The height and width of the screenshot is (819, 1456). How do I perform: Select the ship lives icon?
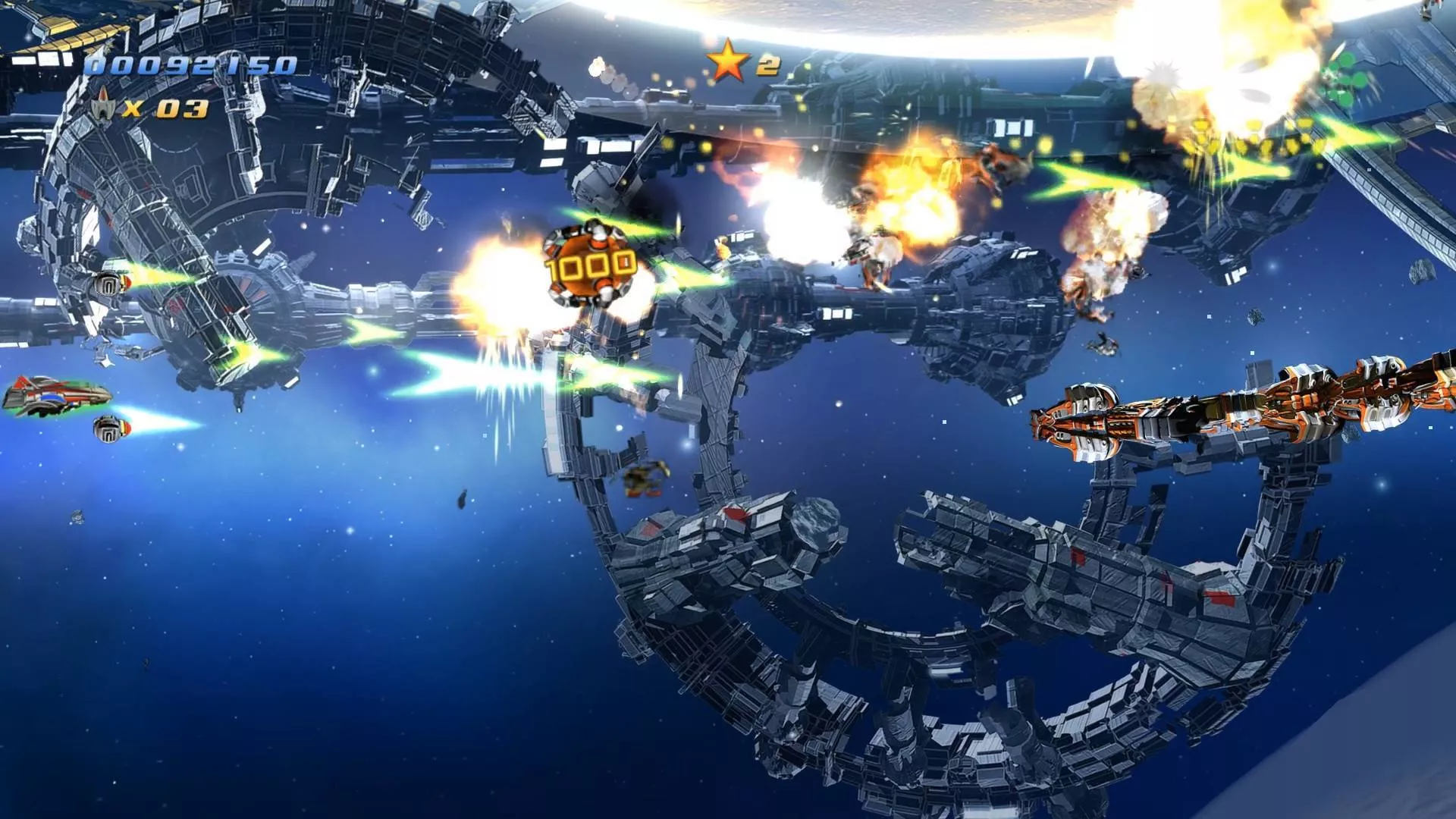[x=102, y=107]
